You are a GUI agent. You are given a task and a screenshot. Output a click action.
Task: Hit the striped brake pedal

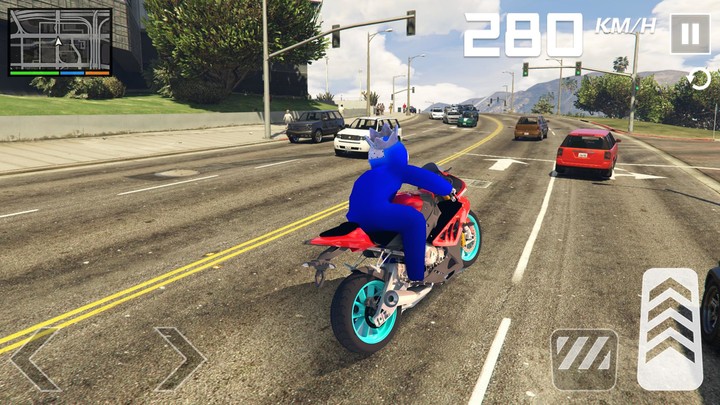pyautogui.click(x=584, y=358)
